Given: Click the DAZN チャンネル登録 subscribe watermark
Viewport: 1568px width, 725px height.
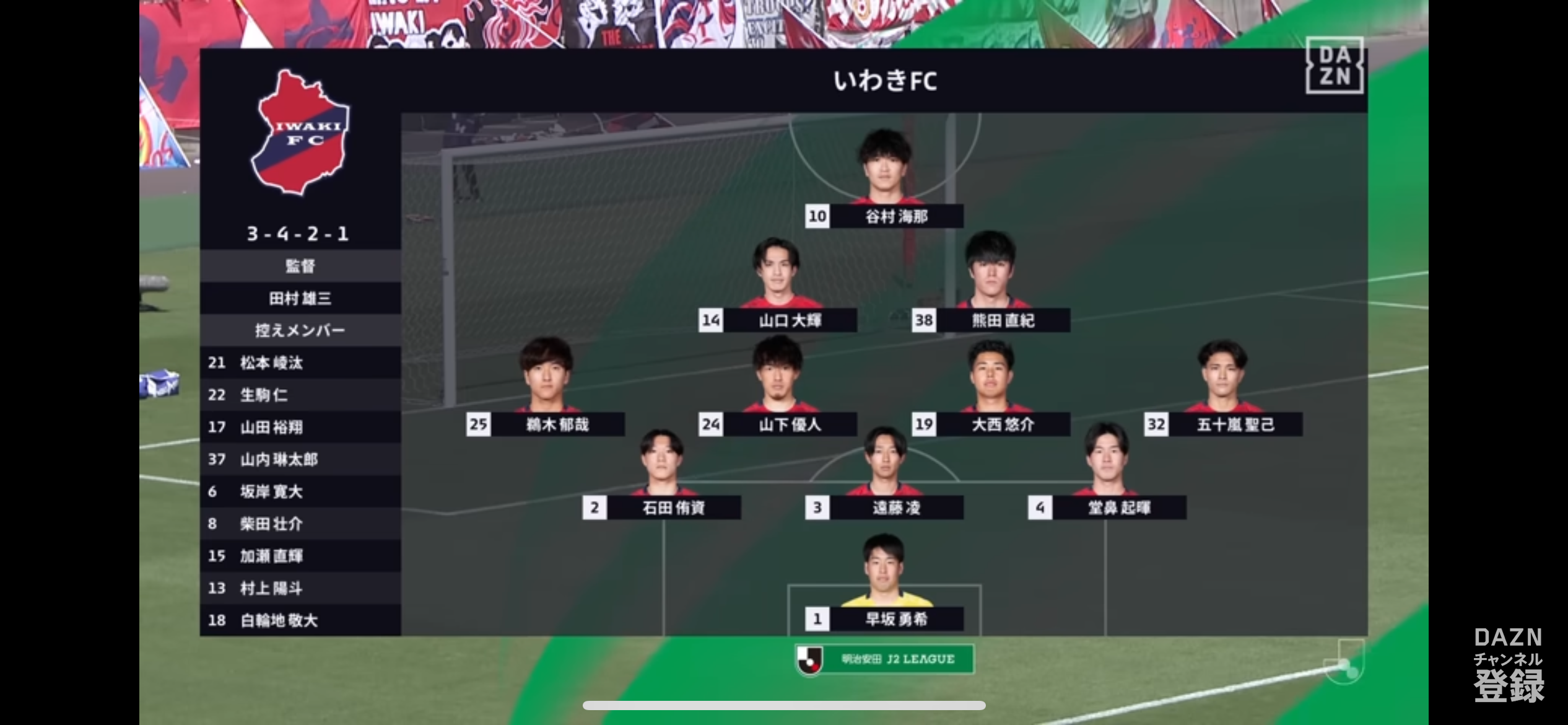Looking at the screenshot, I should (1508, 665).
